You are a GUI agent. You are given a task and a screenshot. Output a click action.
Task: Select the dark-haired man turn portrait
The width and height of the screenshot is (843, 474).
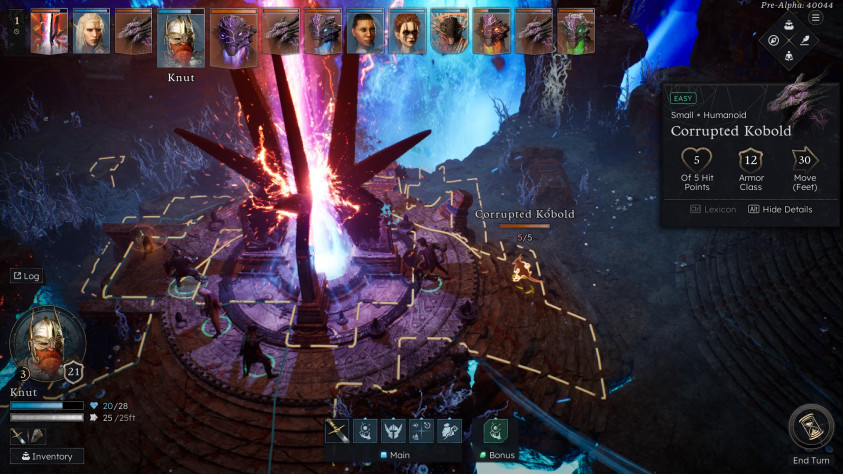click(365, 31)
